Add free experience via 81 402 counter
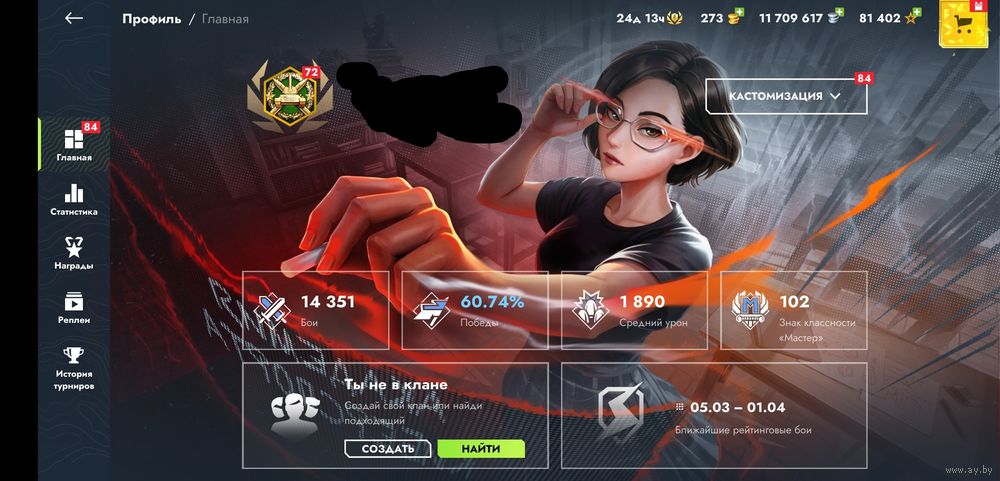This screenshot has width=1000, height=481. coord(889,18)
